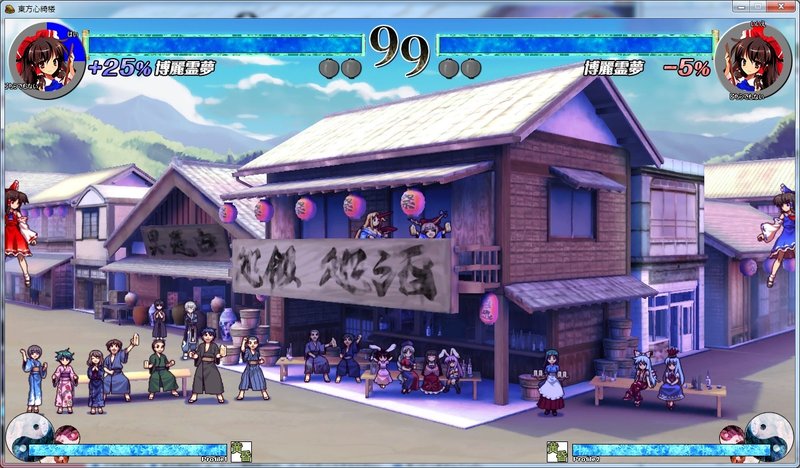Click player one's Reimu portrait

(x=45, y=59)
